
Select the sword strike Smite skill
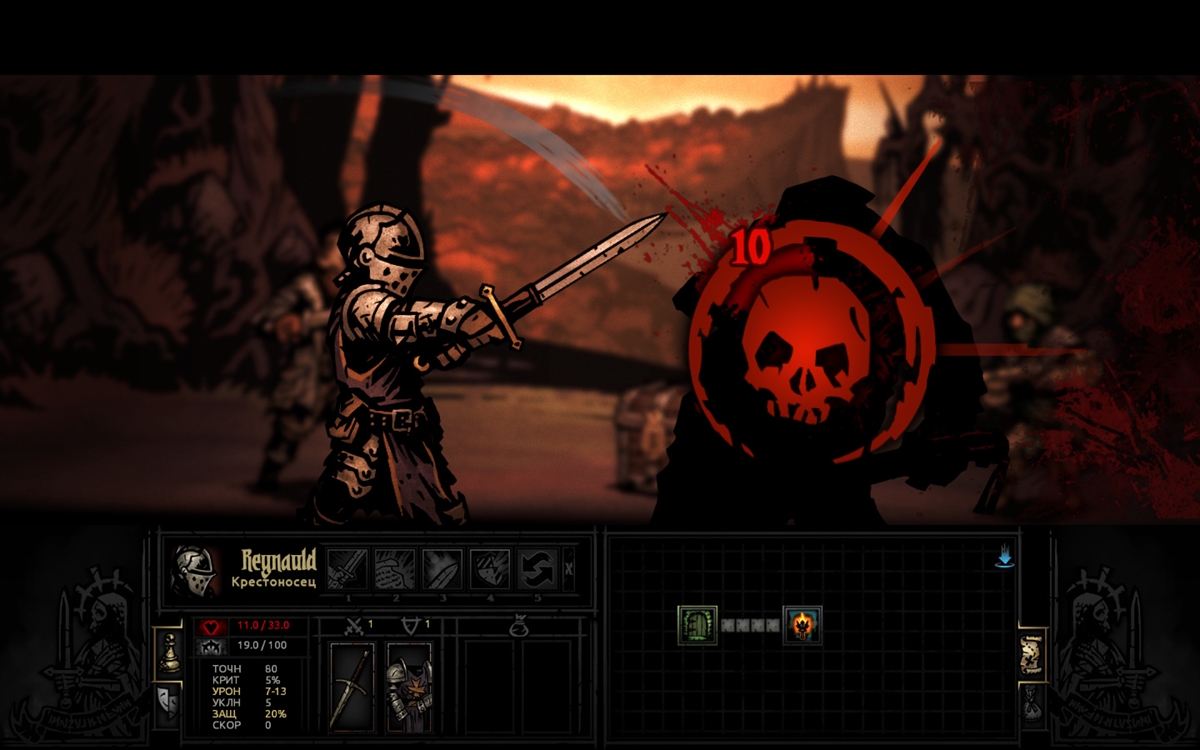click(x=347, y=569)
